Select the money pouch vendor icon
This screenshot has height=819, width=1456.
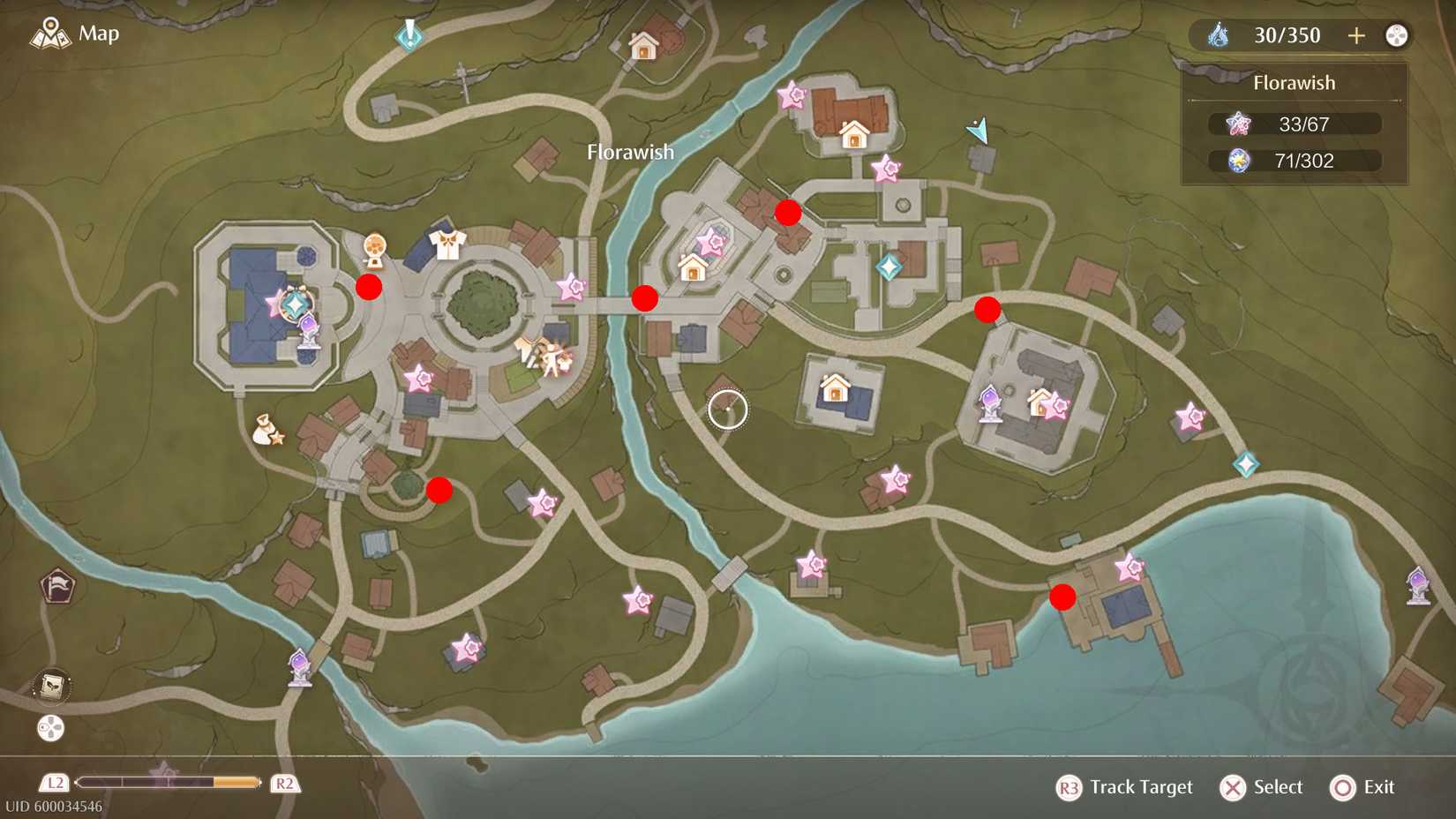(x=266, y=429)
